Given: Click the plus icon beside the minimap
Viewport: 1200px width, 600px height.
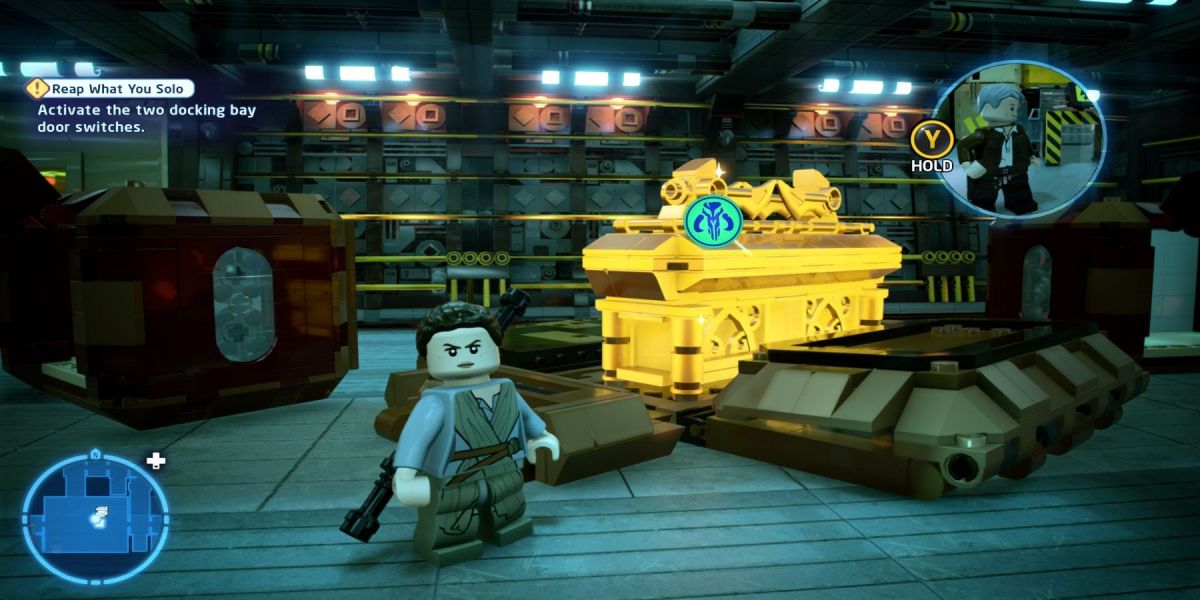Looking at the screenshot, I should [155, 461].
